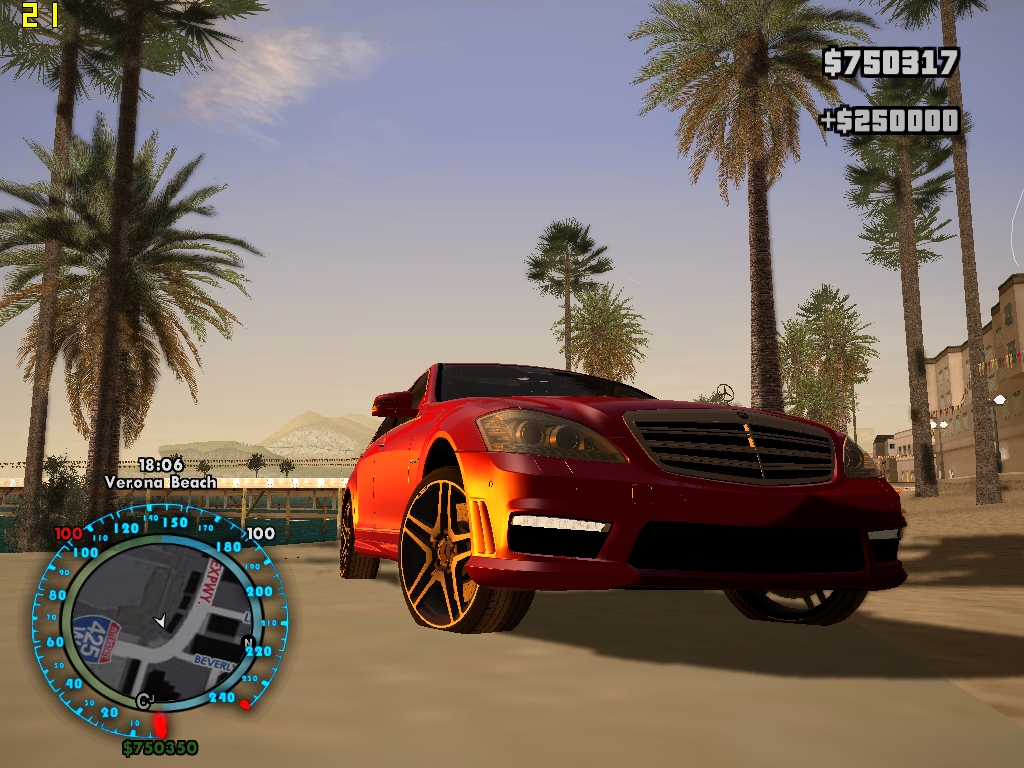
Task: Click the circular radar minimap
Action: tap(160, 620)
